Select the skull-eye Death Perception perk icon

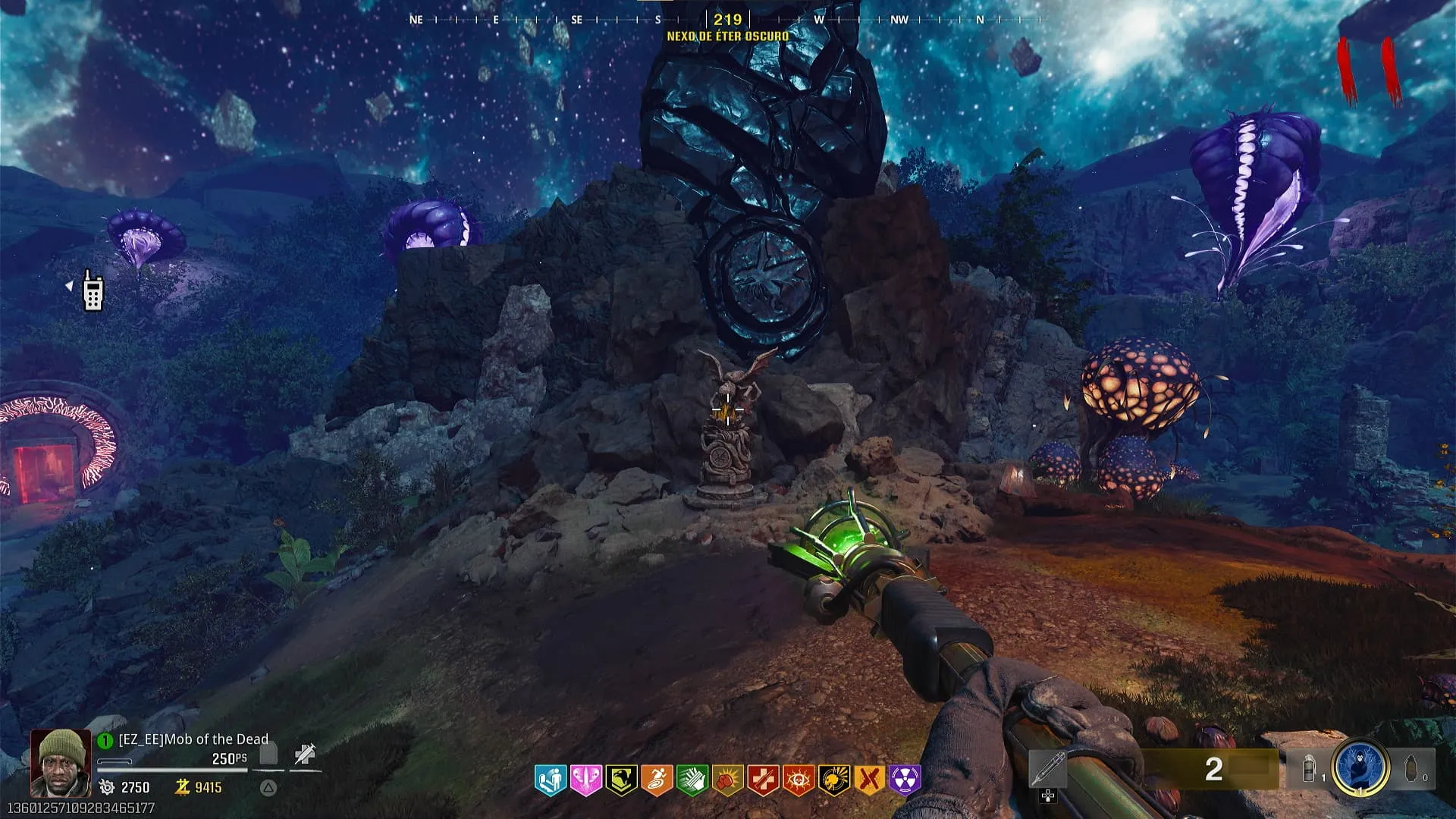(x=799, y=780)
